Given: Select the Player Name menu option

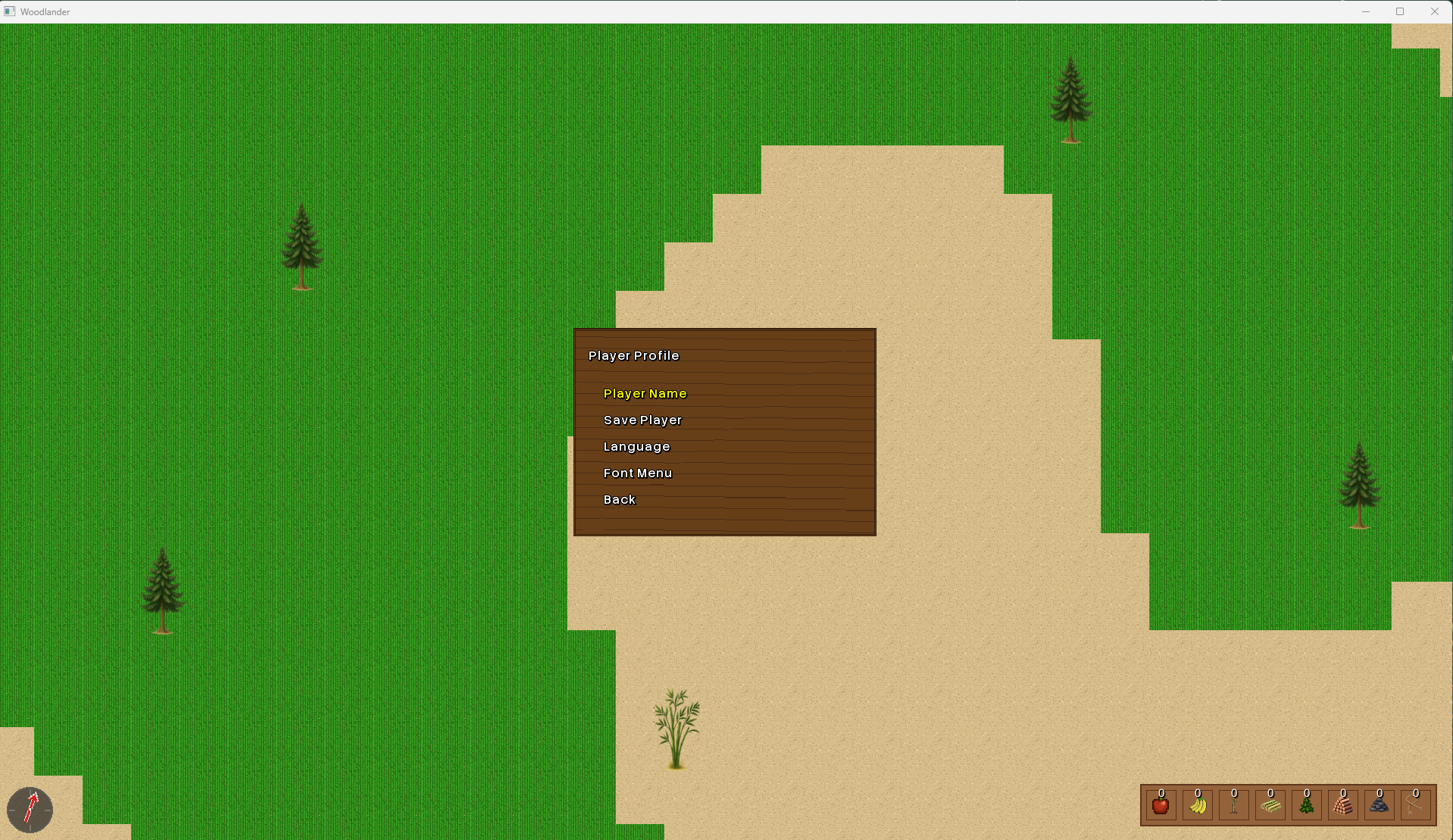Looking at the screenshot, I should coord(645,393).
